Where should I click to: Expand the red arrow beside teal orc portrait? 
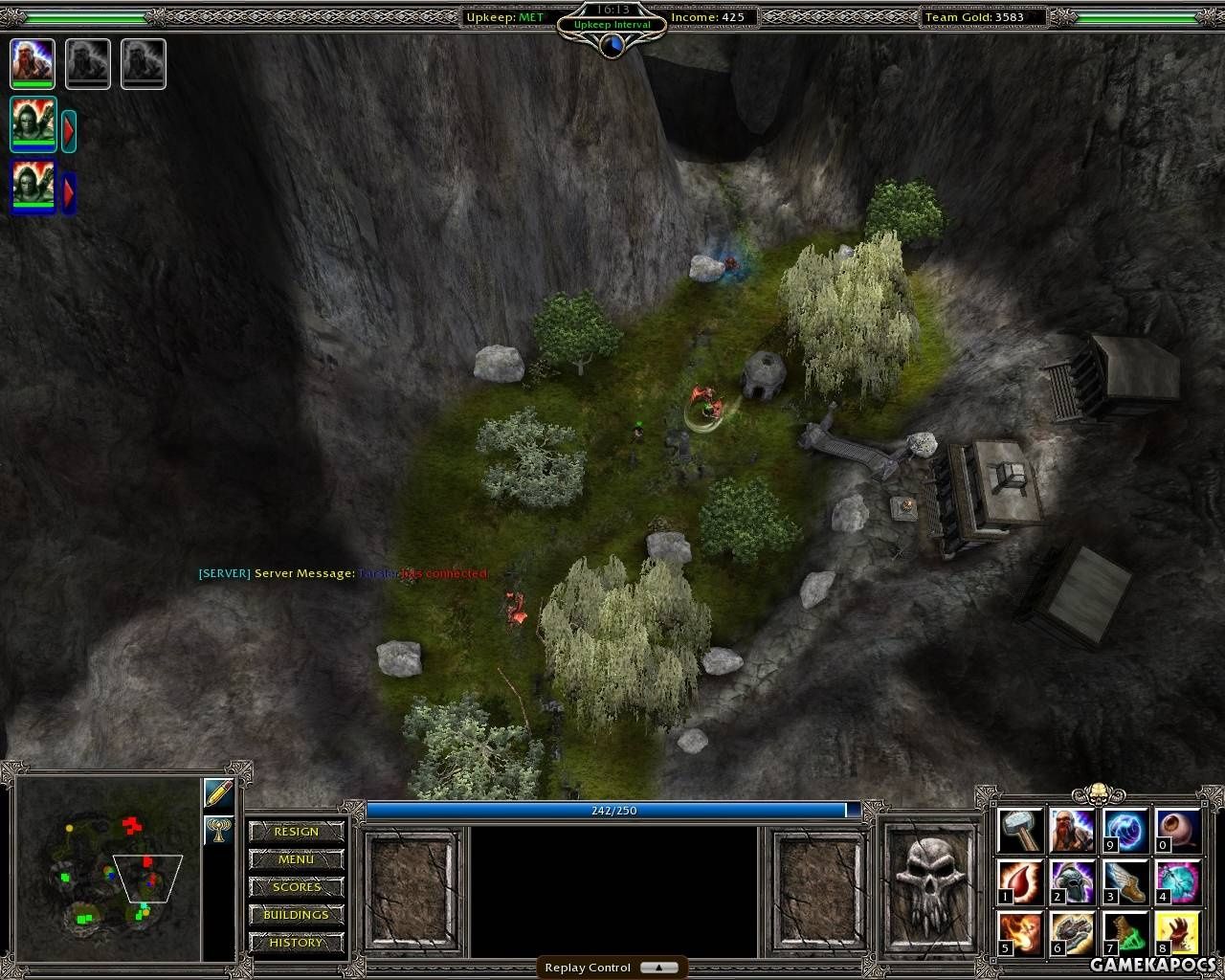69,130
